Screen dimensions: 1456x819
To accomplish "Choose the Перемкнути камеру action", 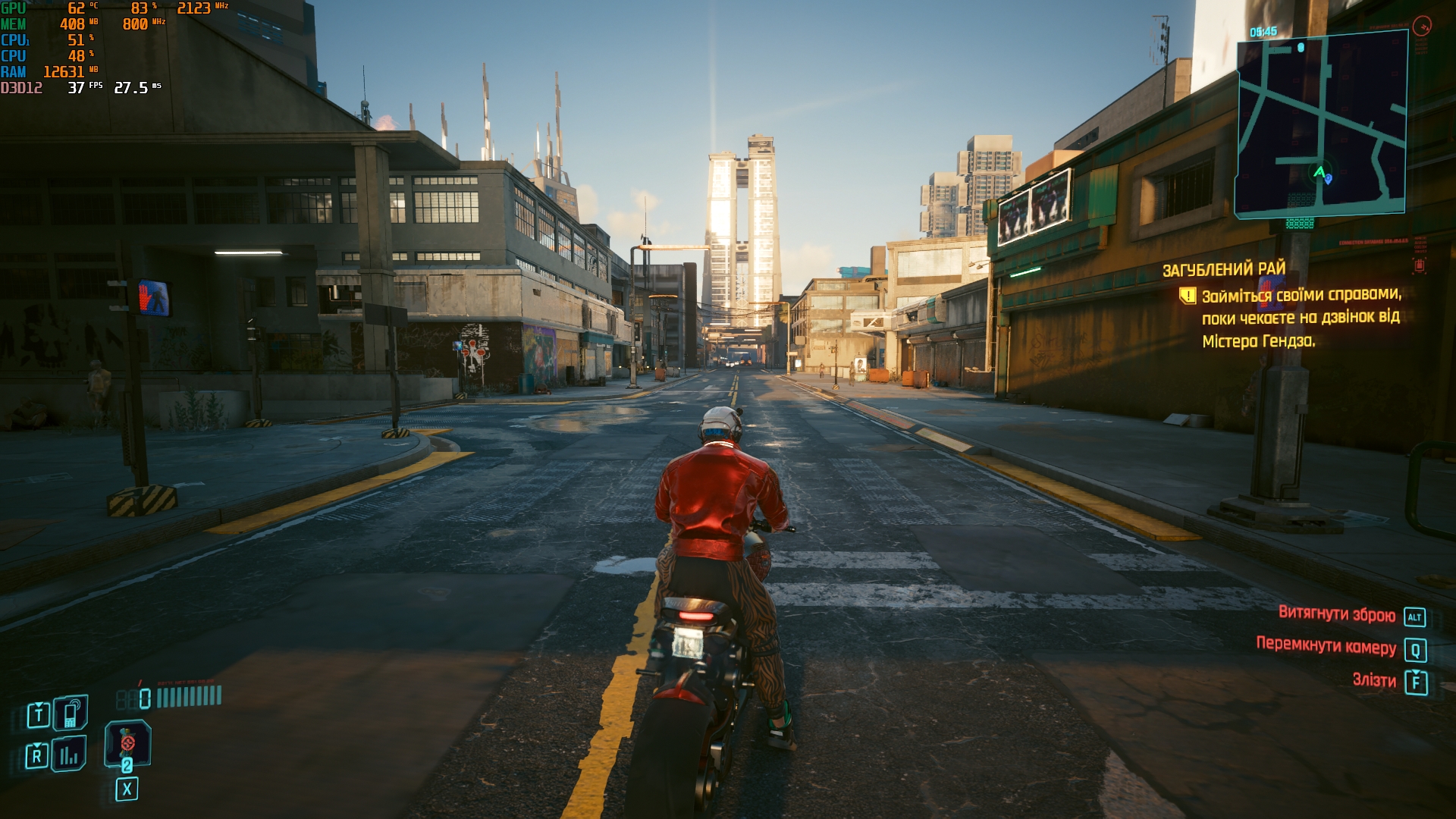I will 1326,645.
